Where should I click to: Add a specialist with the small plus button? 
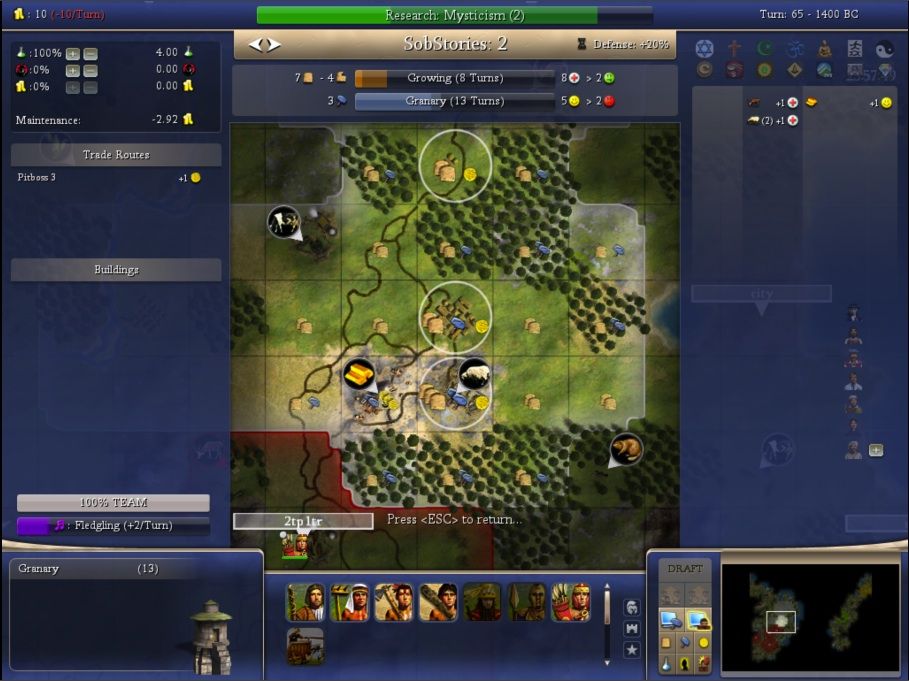click(x=876, y=450)
